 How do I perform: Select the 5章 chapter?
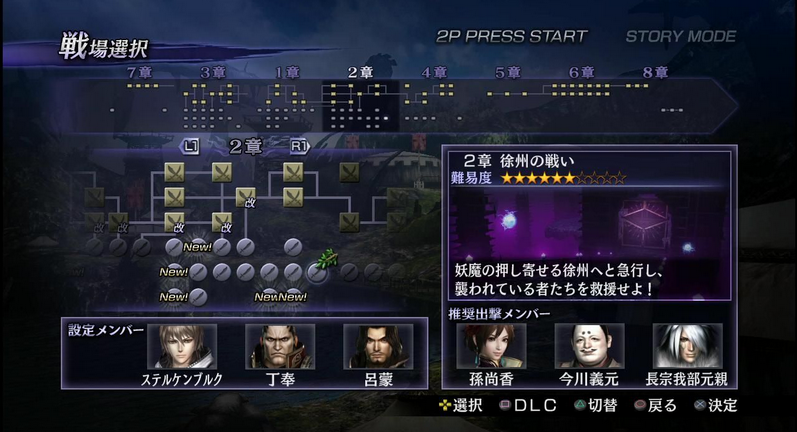coord(508,72)
